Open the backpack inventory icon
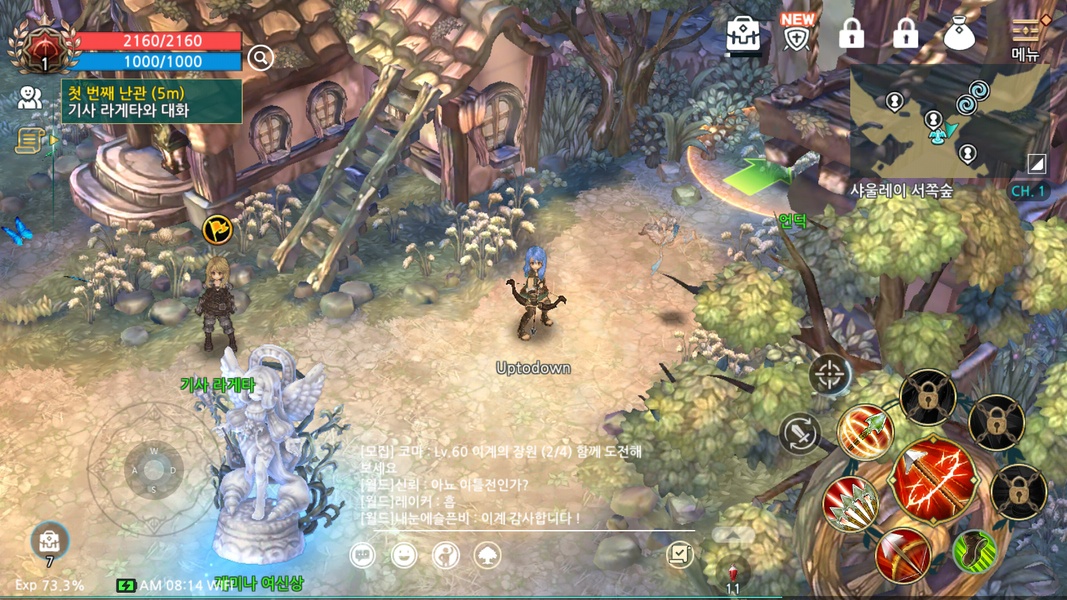 743,36
